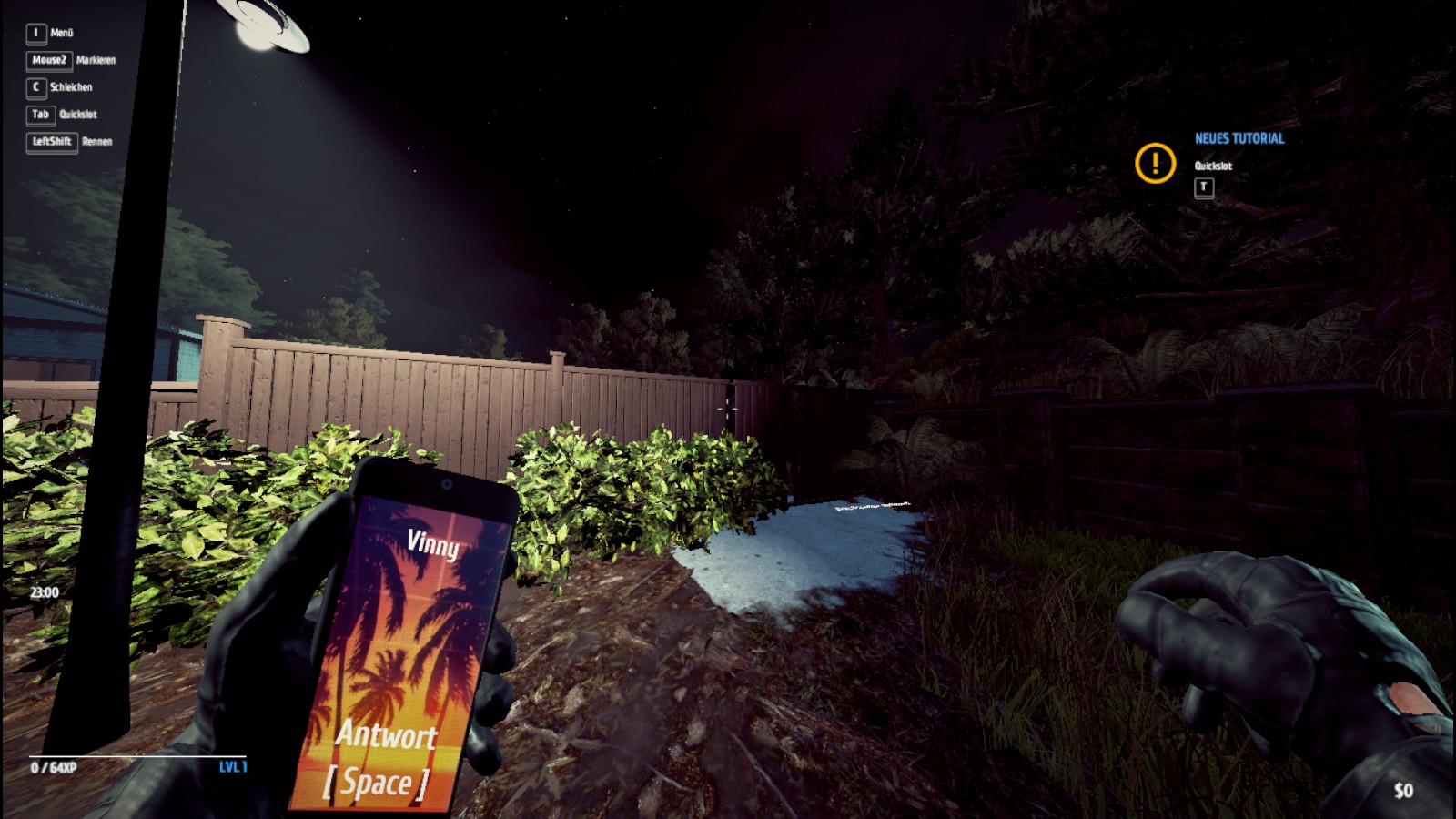Click the Quickslot label beside the Tab key
The width and height of the screenshot is (1456, 819).
pos(80,115)
